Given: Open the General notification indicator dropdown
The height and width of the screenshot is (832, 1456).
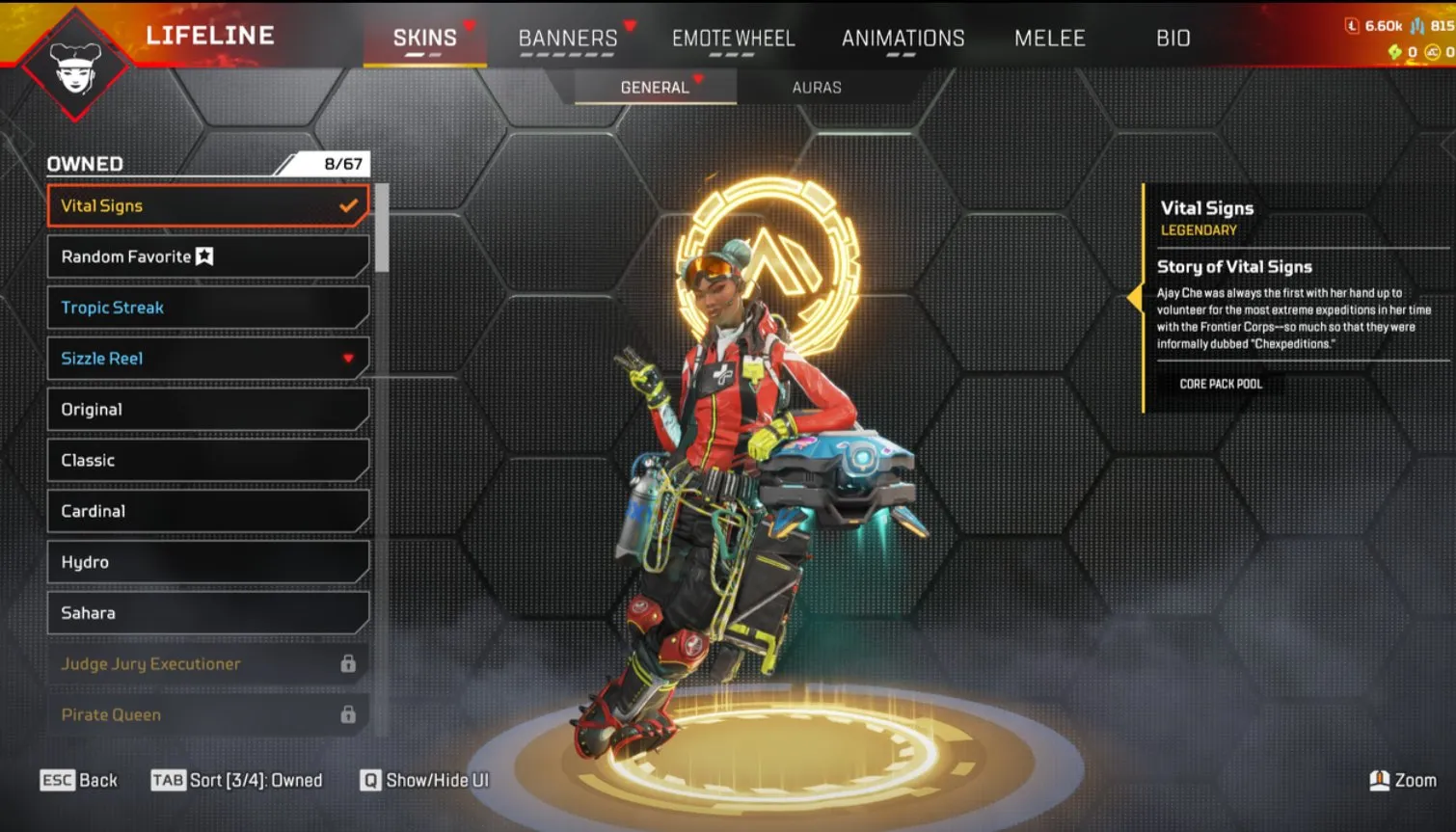Looking at the screenshot, I should click(700, 81).
